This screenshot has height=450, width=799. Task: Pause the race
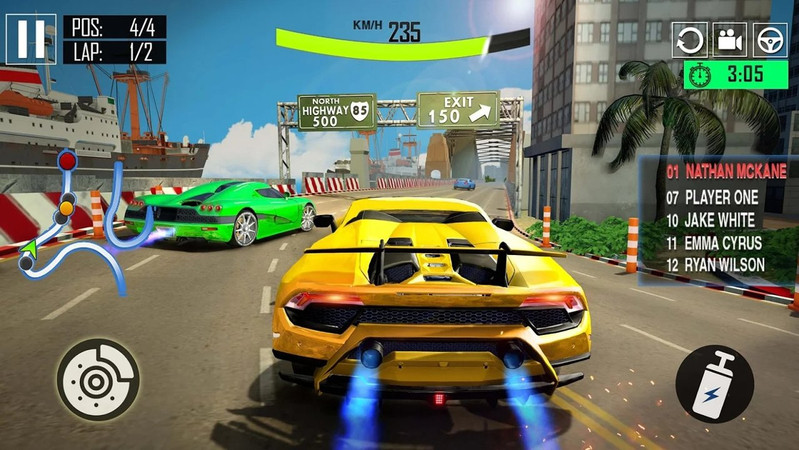click(31, 40)
